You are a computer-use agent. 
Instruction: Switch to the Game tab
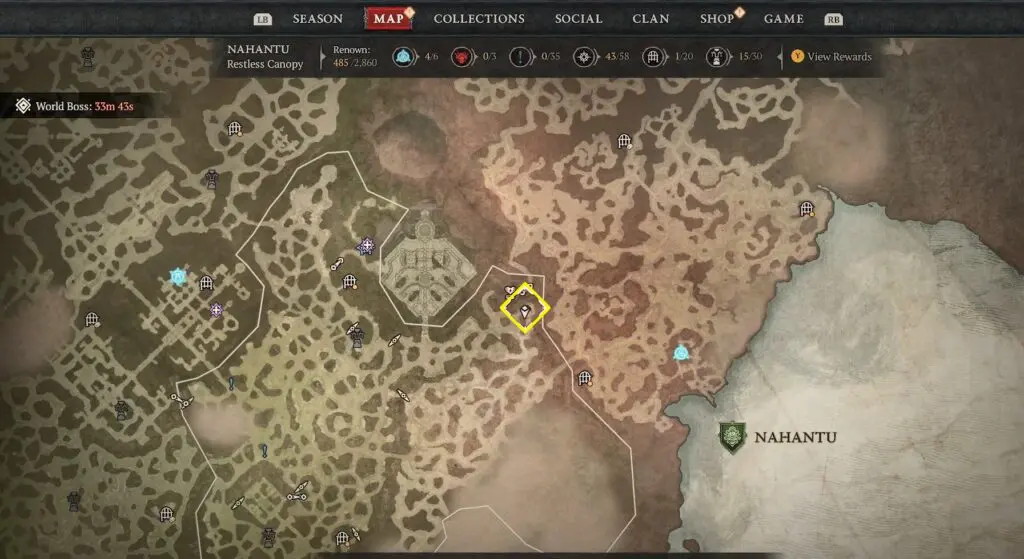784,19
